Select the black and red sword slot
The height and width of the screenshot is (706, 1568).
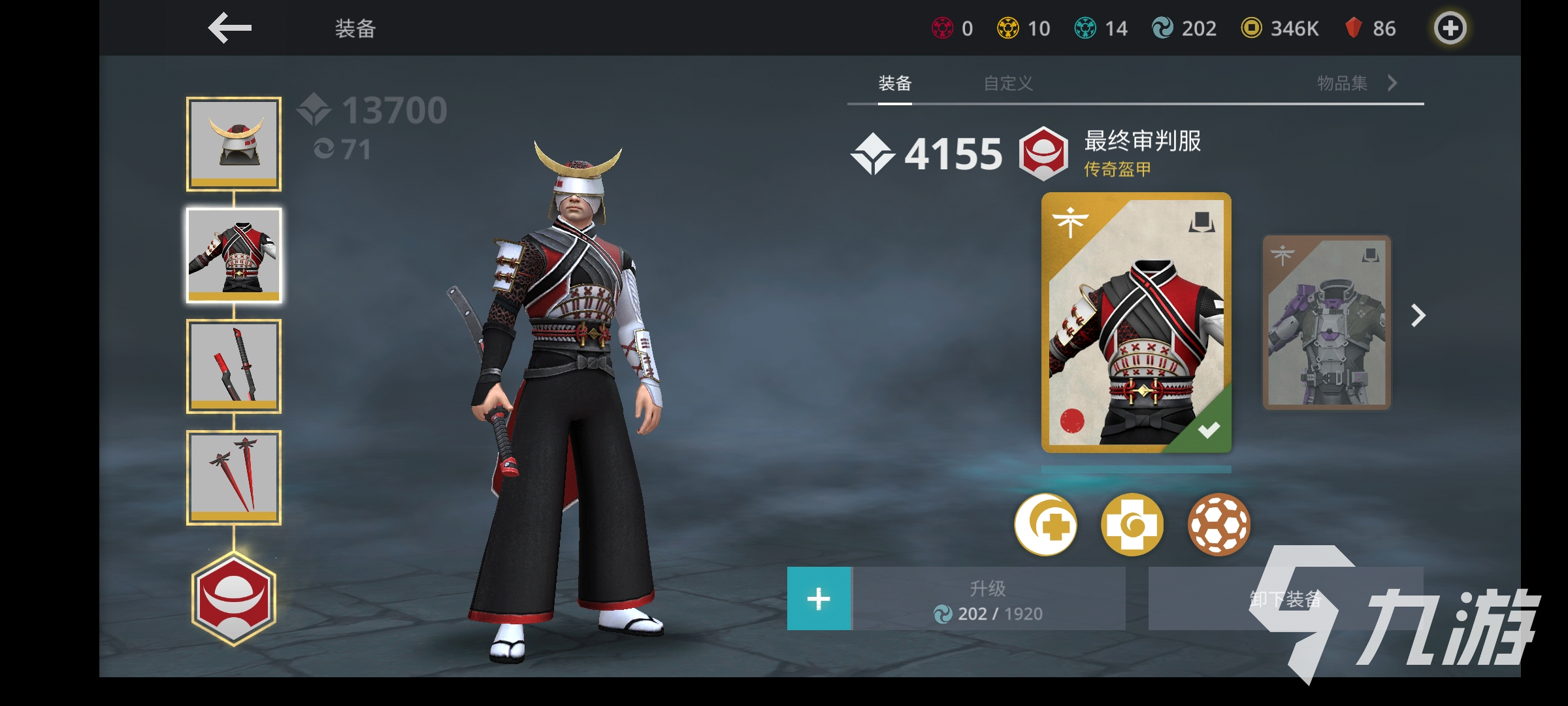(234, 366)
